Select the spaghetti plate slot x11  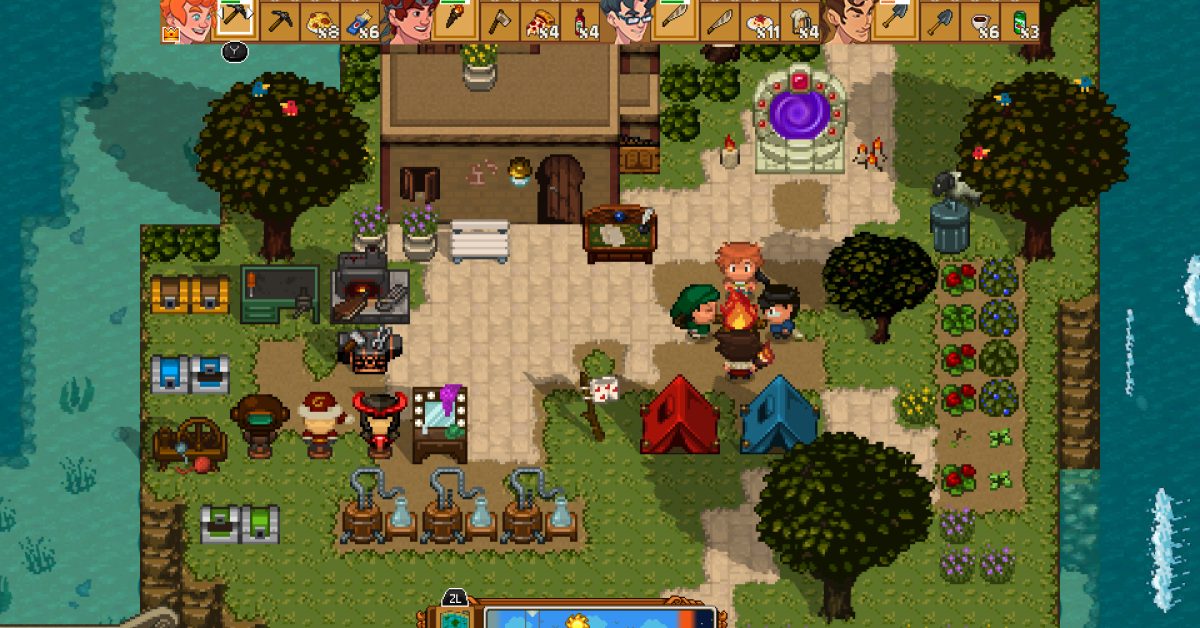(762, 21)
